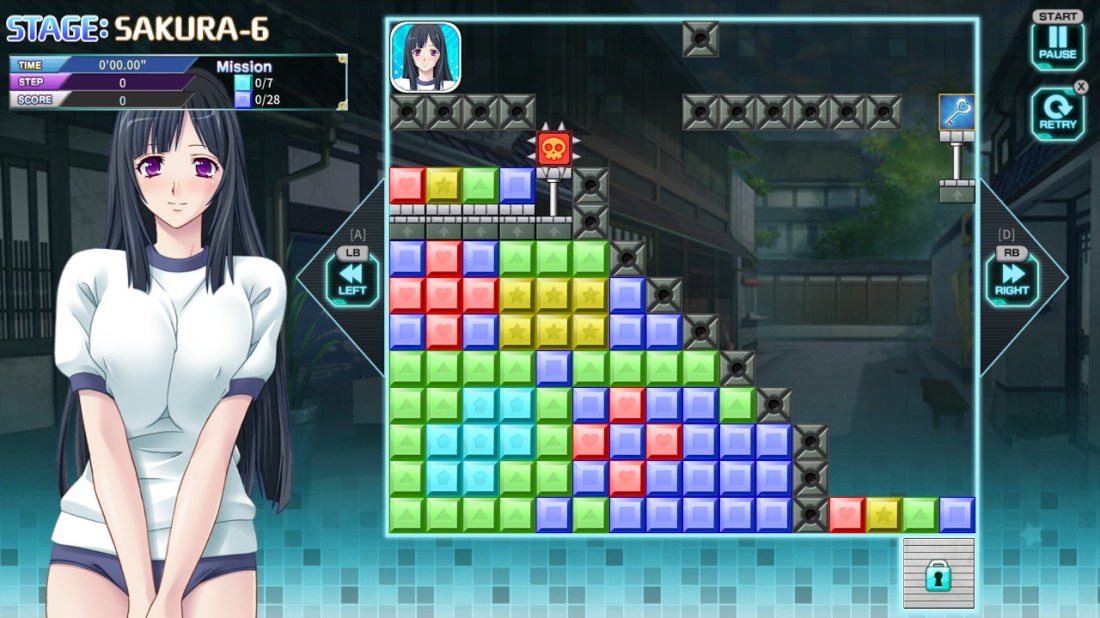The width and height of the screenshot is (1100, 618).
Task: Click the grey padlock block
Action: click(x=938, y=573)
